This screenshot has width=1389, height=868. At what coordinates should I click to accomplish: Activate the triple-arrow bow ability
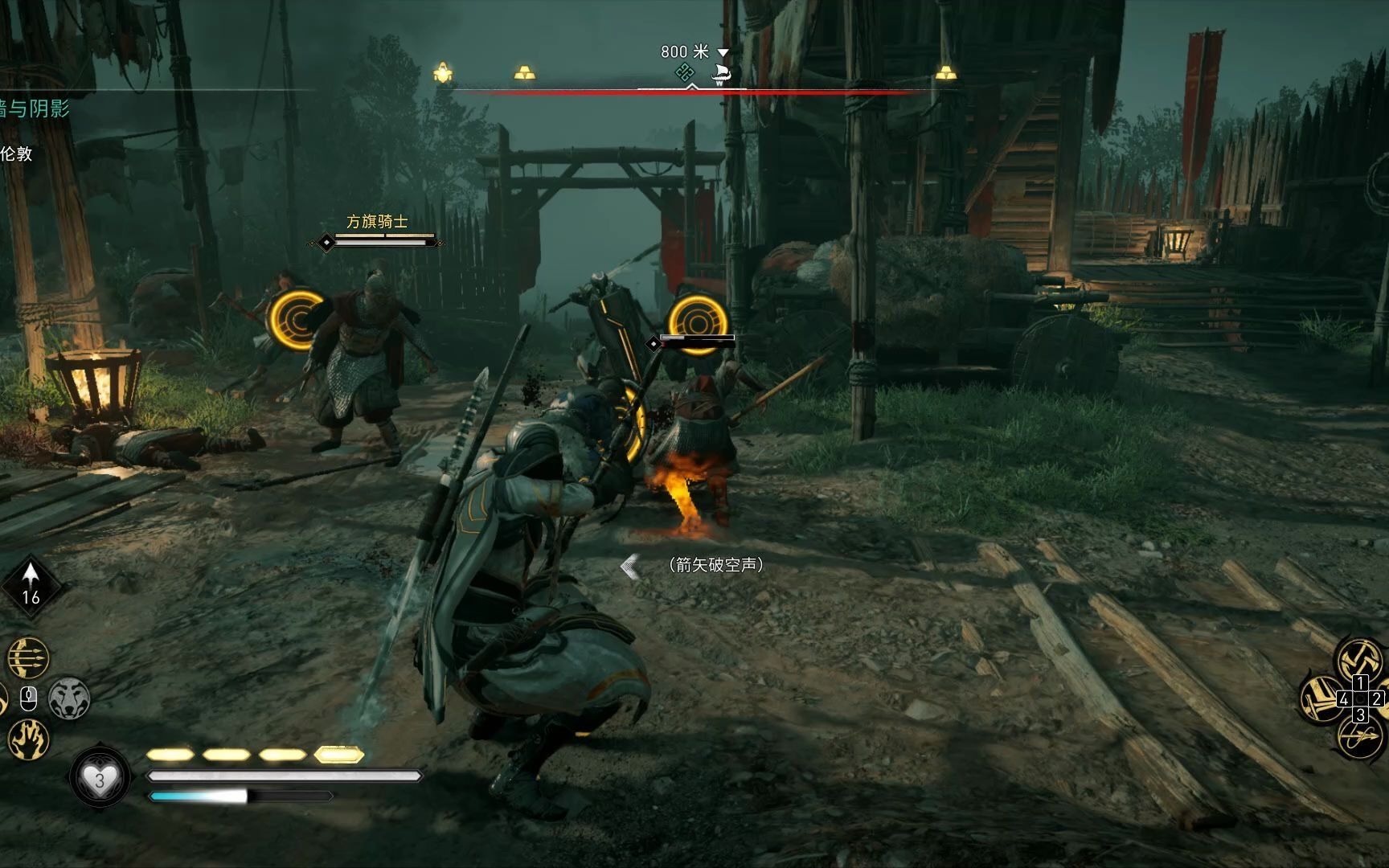(28, 658)
